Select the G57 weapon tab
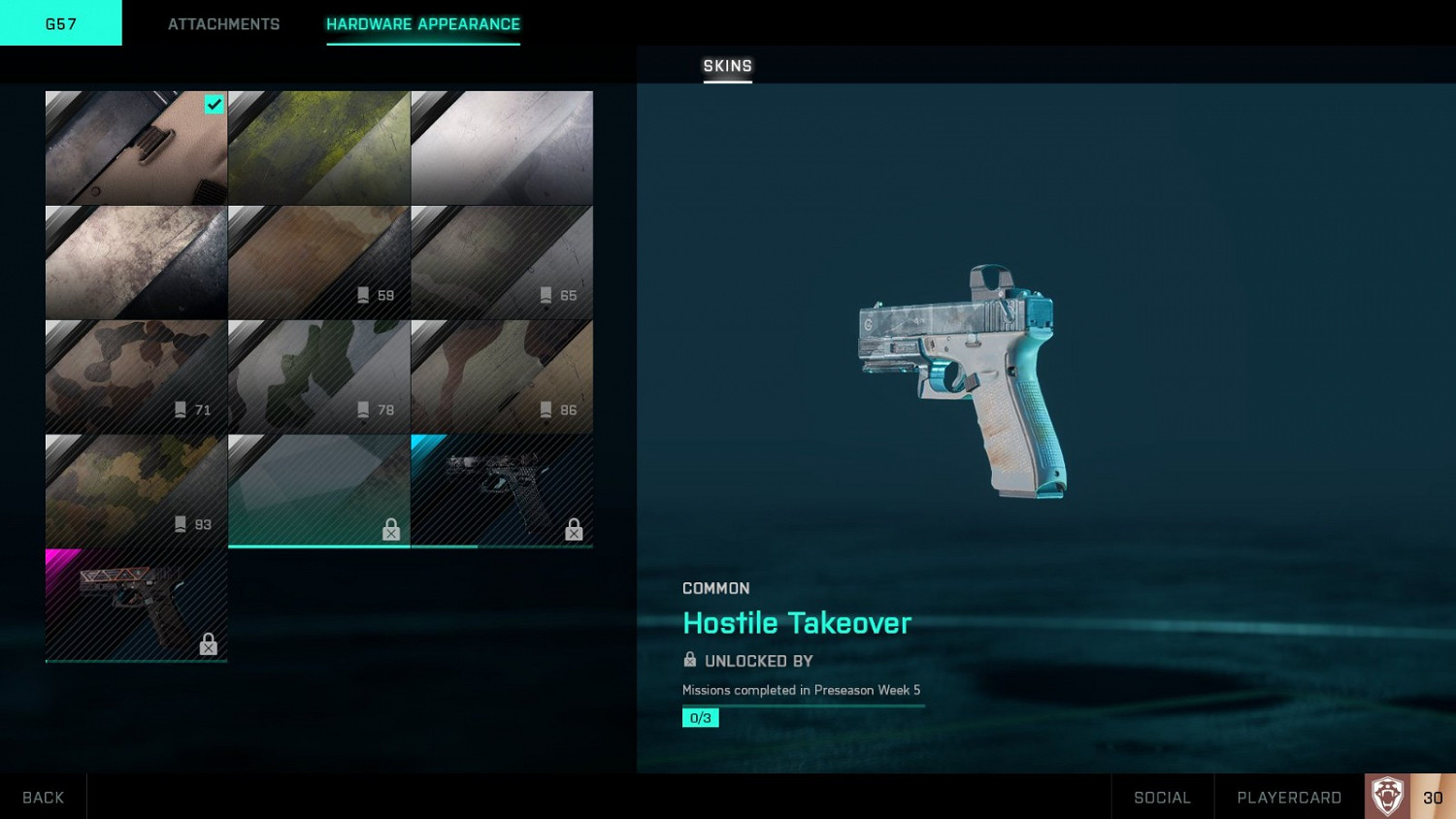 [61, 23]
